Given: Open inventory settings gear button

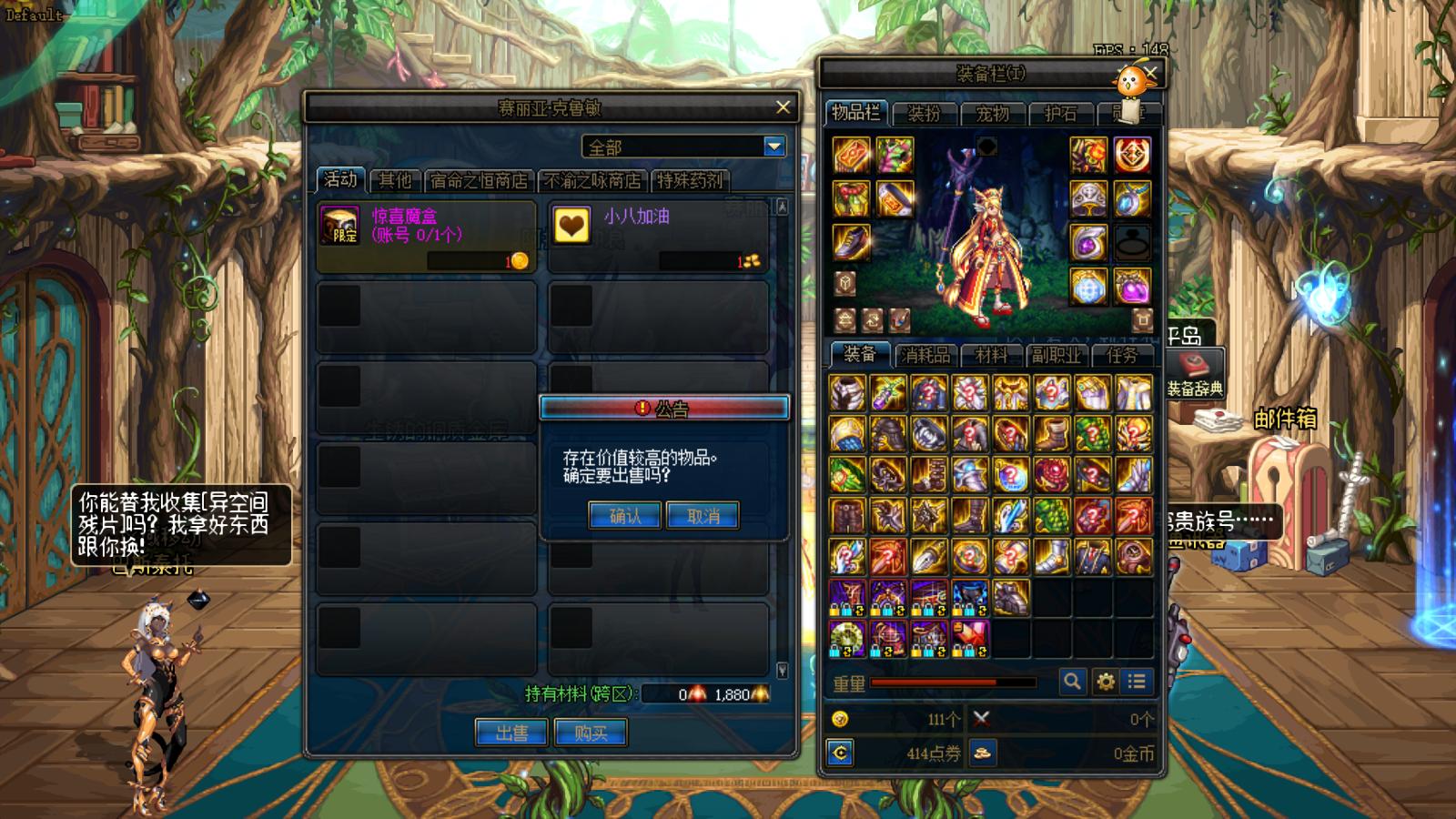Looking at the screenshot, I should tap(1105, 681).
